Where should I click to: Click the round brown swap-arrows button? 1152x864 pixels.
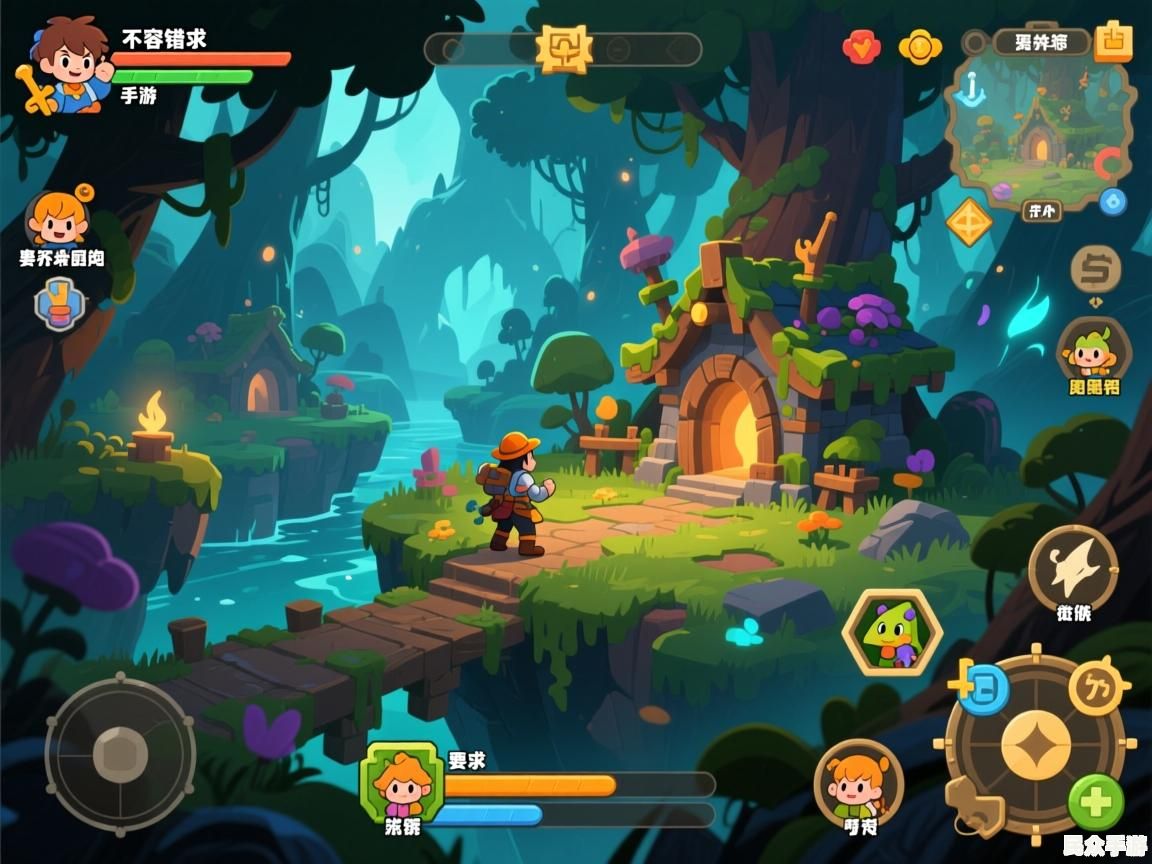[1096, 269]
